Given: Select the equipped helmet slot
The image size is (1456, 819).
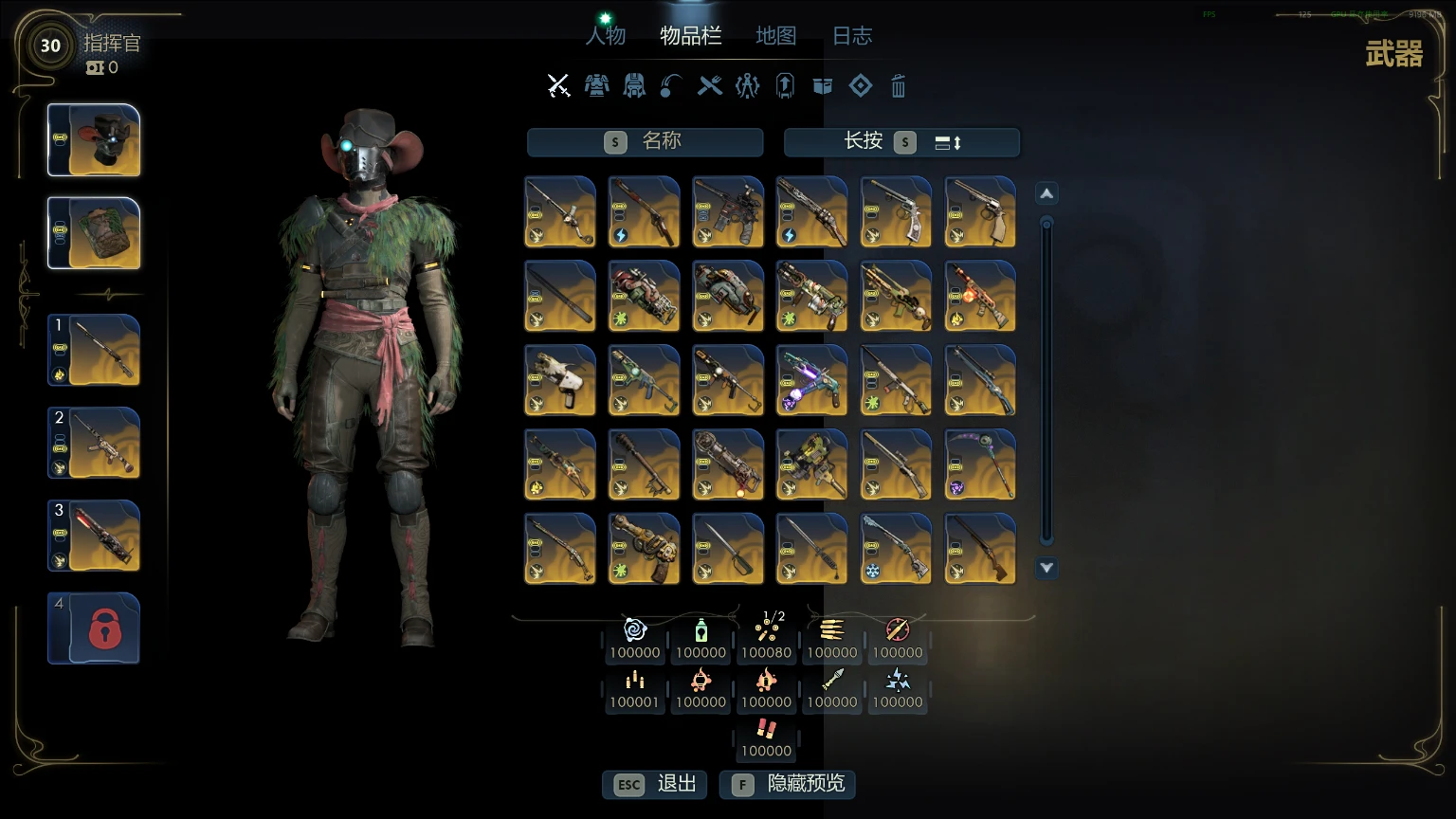Looking at the screenshot, I should [x=94, y=140].
